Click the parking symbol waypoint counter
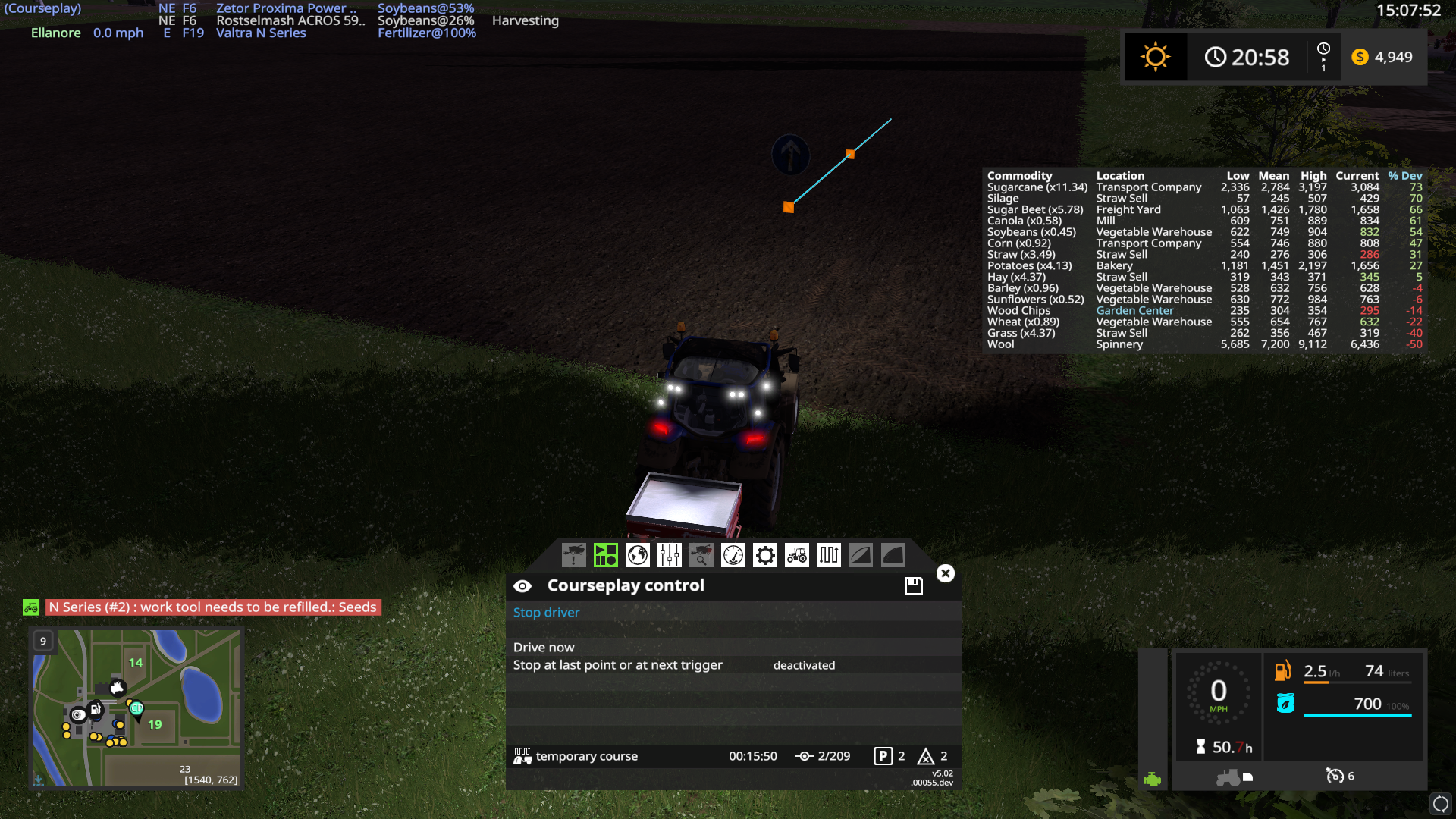Screen dimensions: 1456x819 point(883,755)
